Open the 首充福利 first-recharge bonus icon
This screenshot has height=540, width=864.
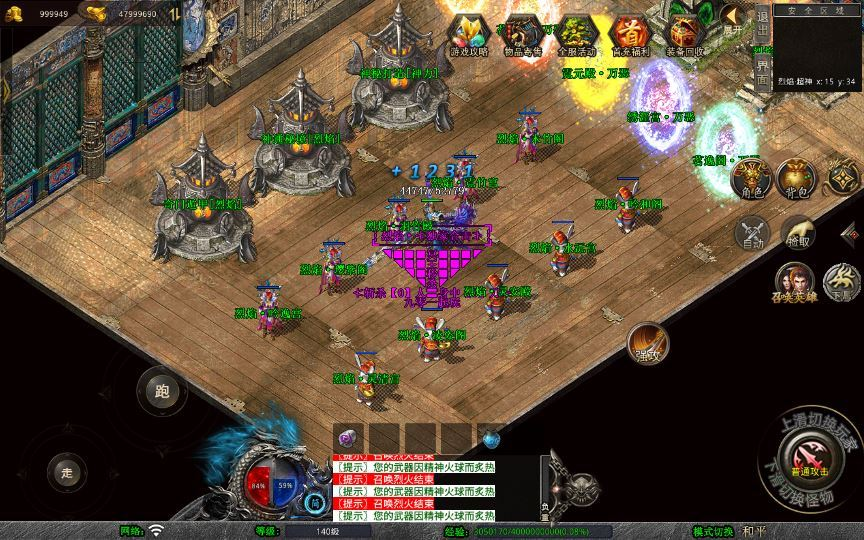(629, 34)
